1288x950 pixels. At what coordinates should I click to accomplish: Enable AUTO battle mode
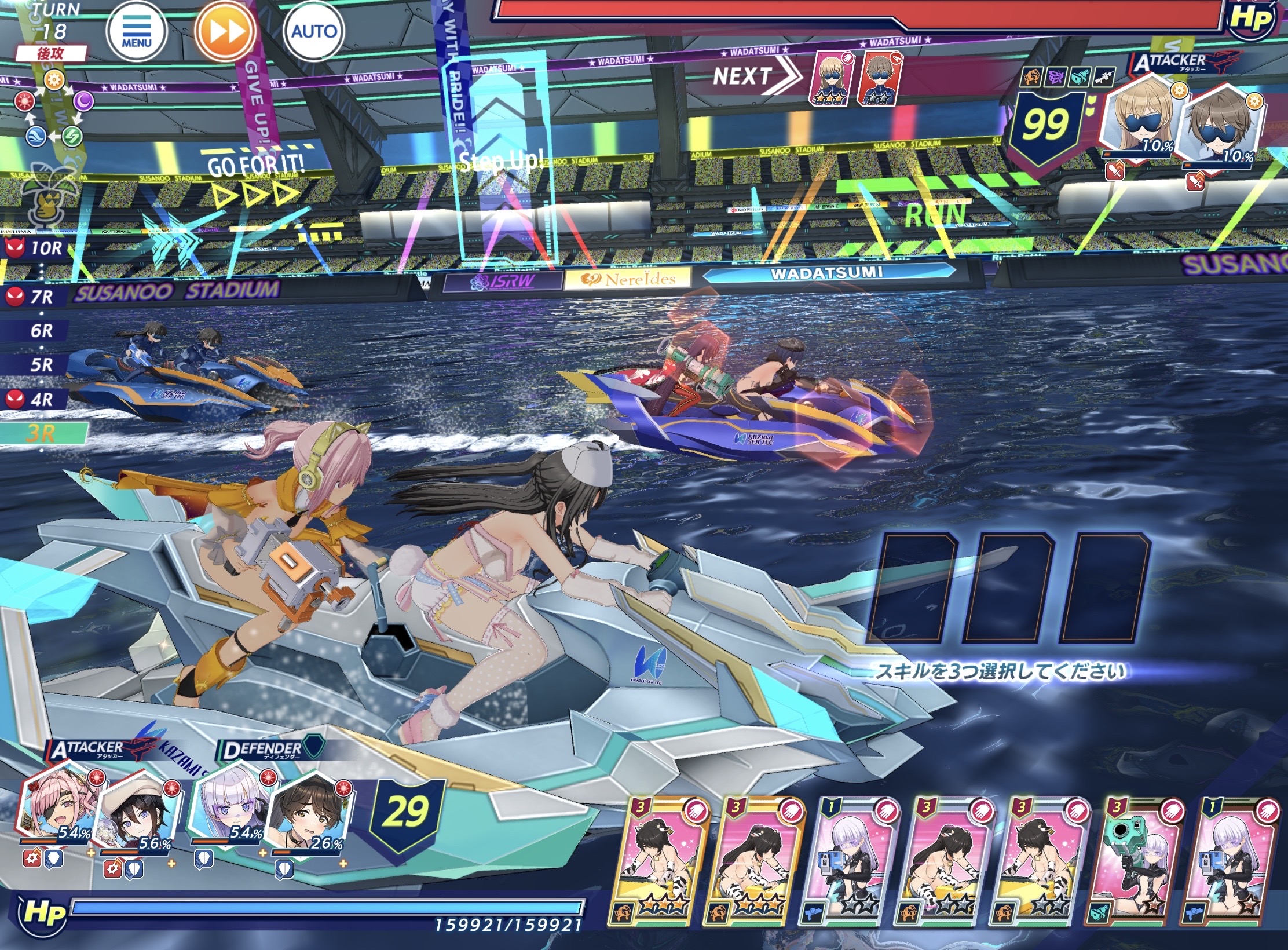click(313, 31)
